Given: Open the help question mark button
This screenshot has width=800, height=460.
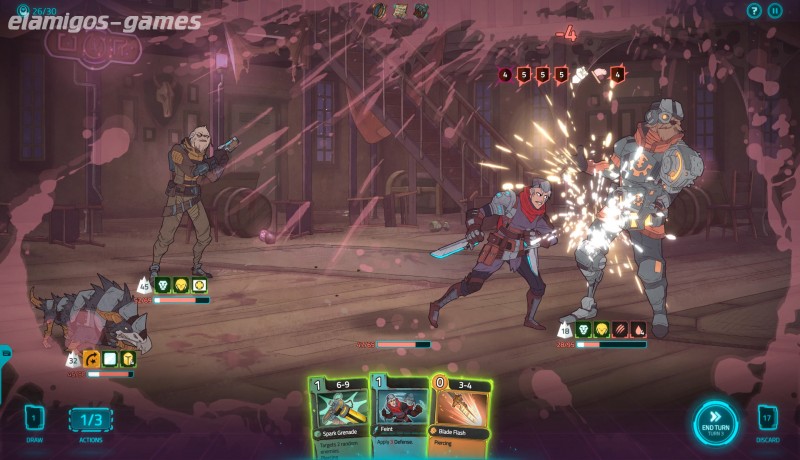Looking at the screenshot, I should [754, 11].
